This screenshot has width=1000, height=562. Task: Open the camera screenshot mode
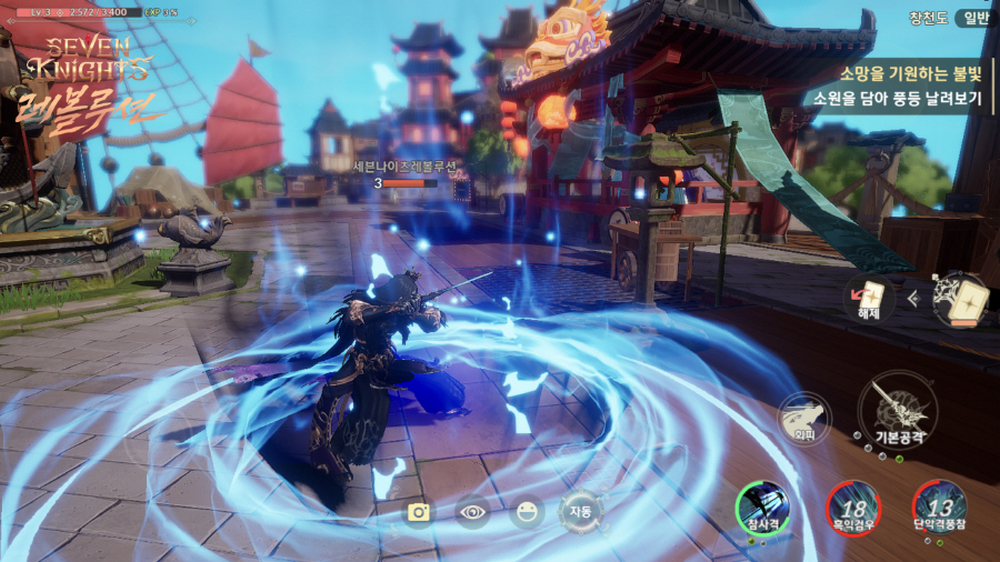pos(419,513)
